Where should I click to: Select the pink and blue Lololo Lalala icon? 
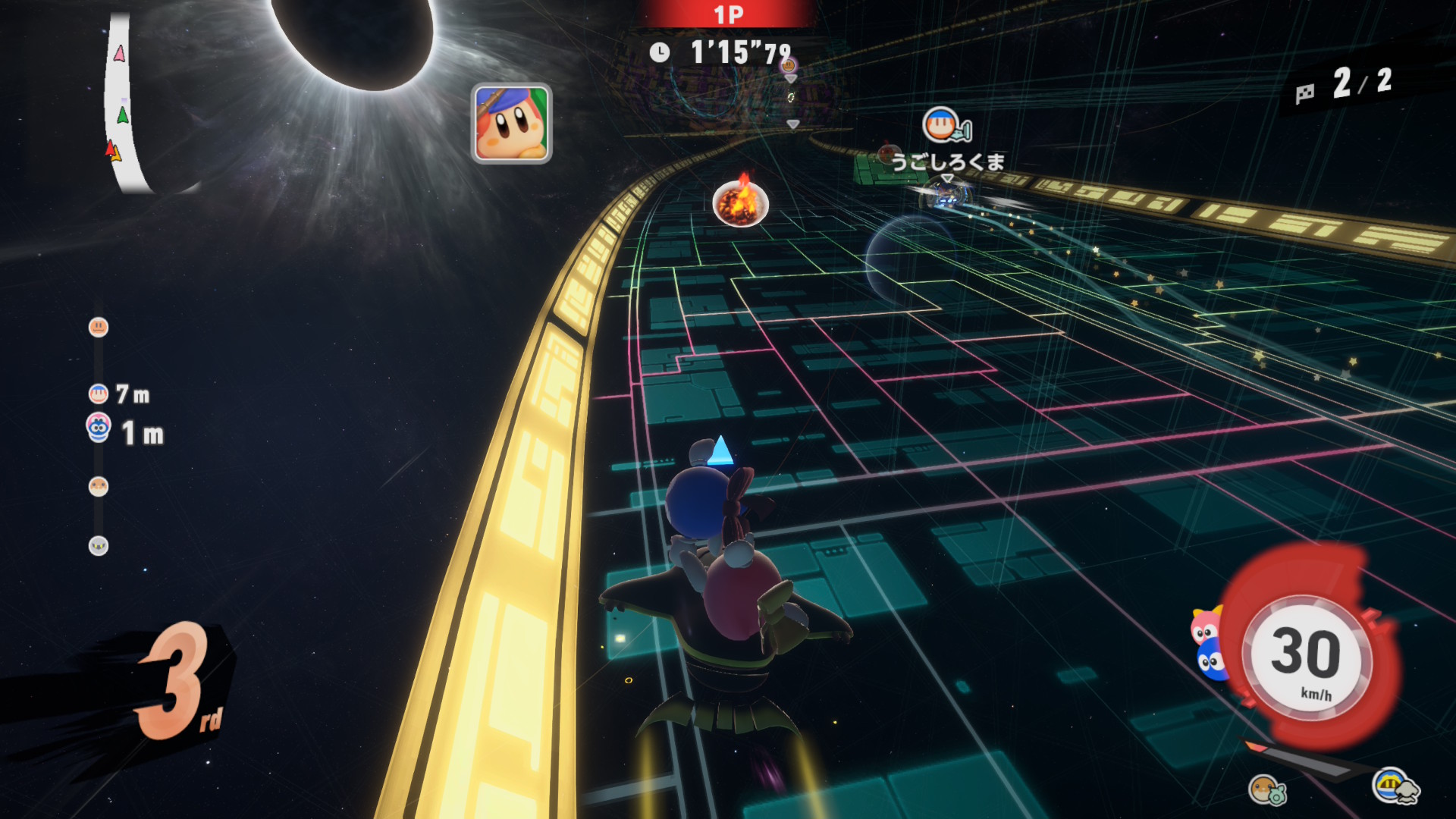click(1207, 643)
